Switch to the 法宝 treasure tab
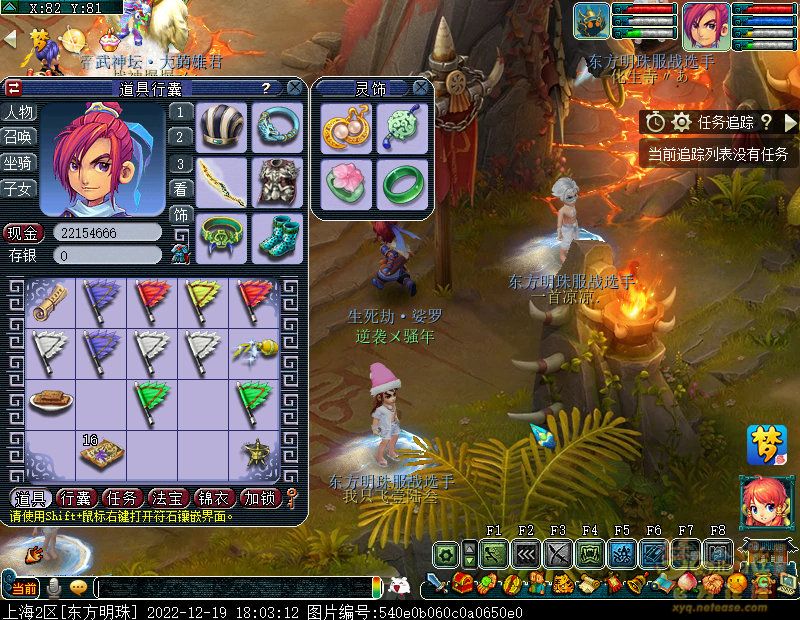This screenshot has width=800, height=620. [x=168, y=497]
